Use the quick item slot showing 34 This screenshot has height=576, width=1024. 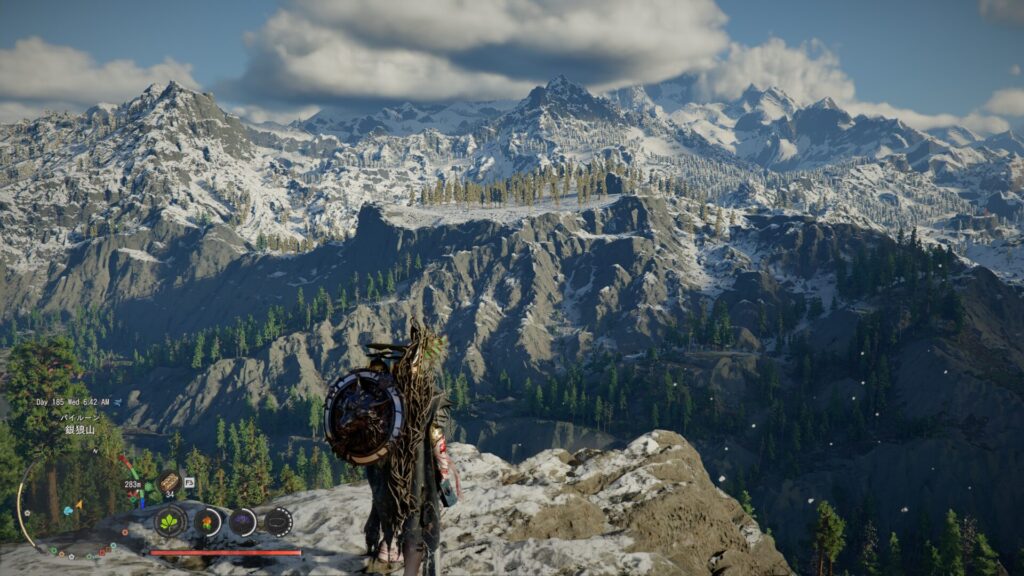pyautogui.click(x=169, y=483)
